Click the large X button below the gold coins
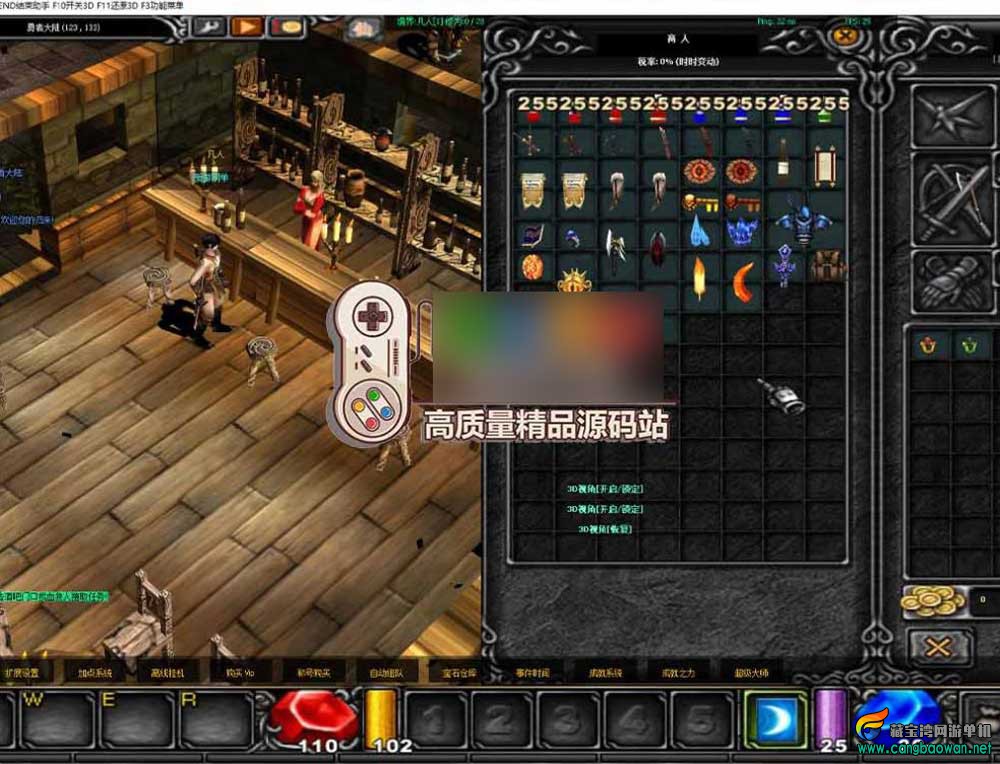This screenshot has width=1000, height=764. (x=938, y=647)
